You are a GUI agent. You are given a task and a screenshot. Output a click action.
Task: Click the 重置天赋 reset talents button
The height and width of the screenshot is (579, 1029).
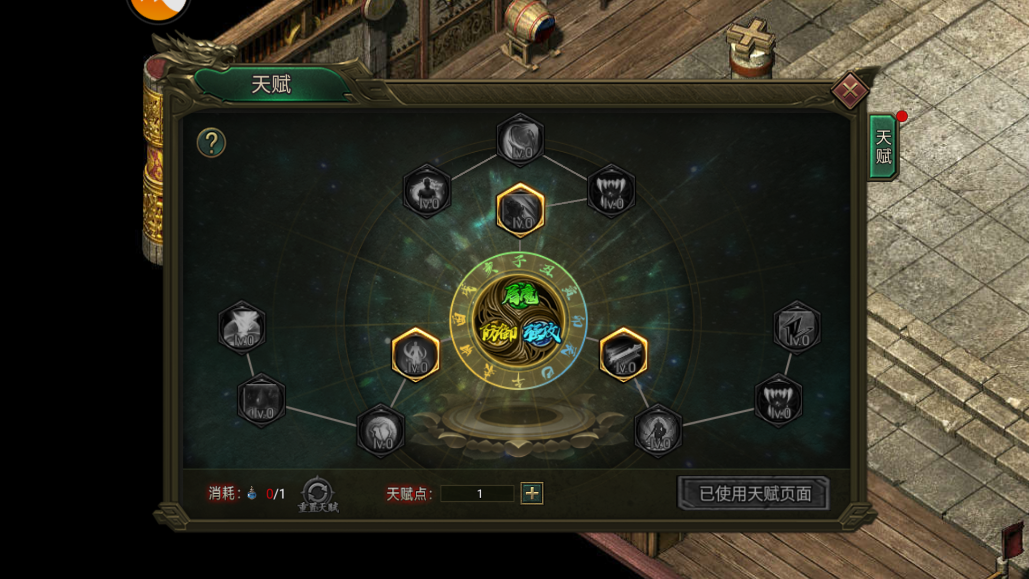pos(317,493)
